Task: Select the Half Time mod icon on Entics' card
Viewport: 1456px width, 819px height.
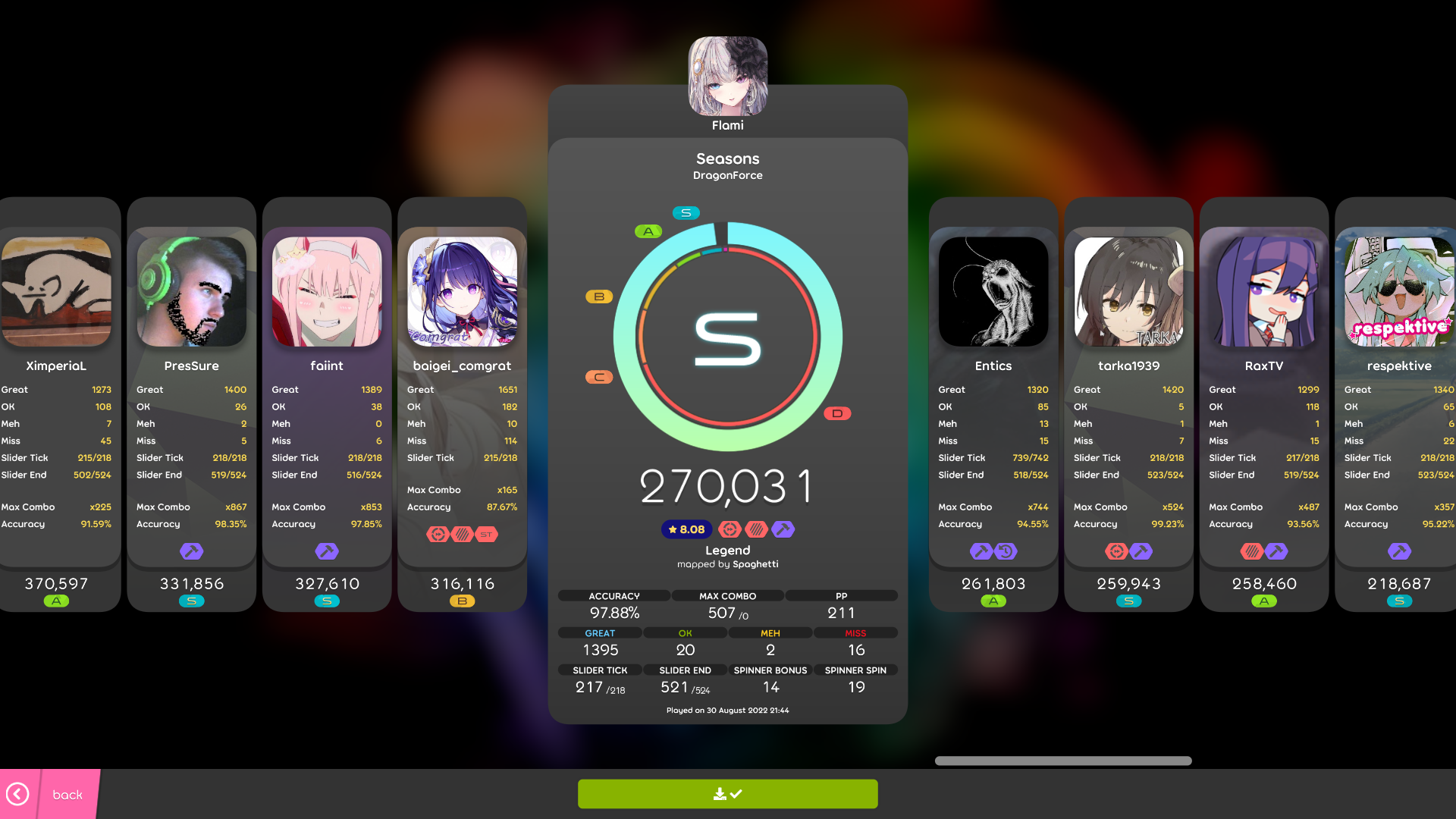Action: [1006, 551]
